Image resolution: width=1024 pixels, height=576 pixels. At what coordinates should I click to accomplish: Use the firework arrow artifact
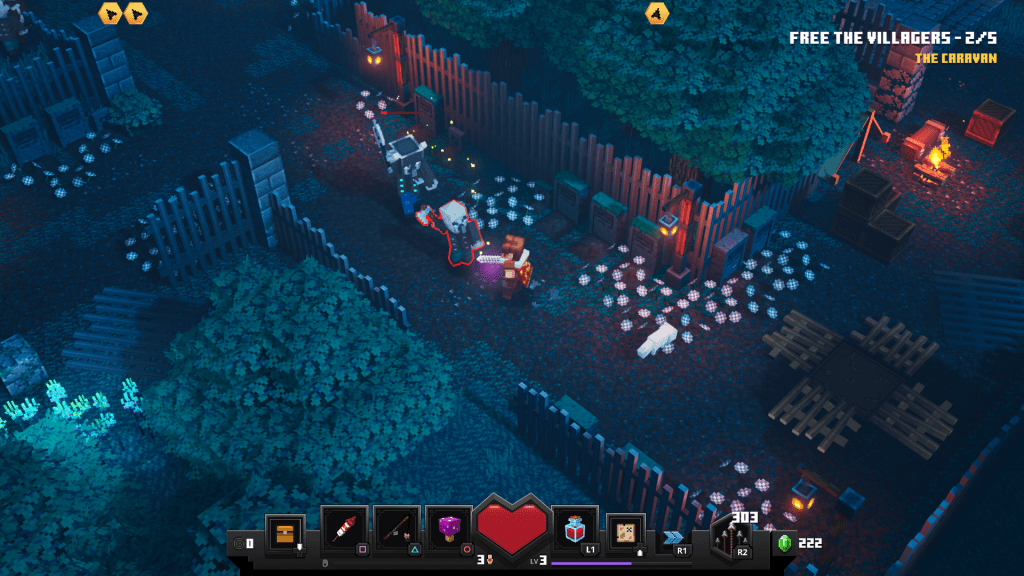(345, 529)
